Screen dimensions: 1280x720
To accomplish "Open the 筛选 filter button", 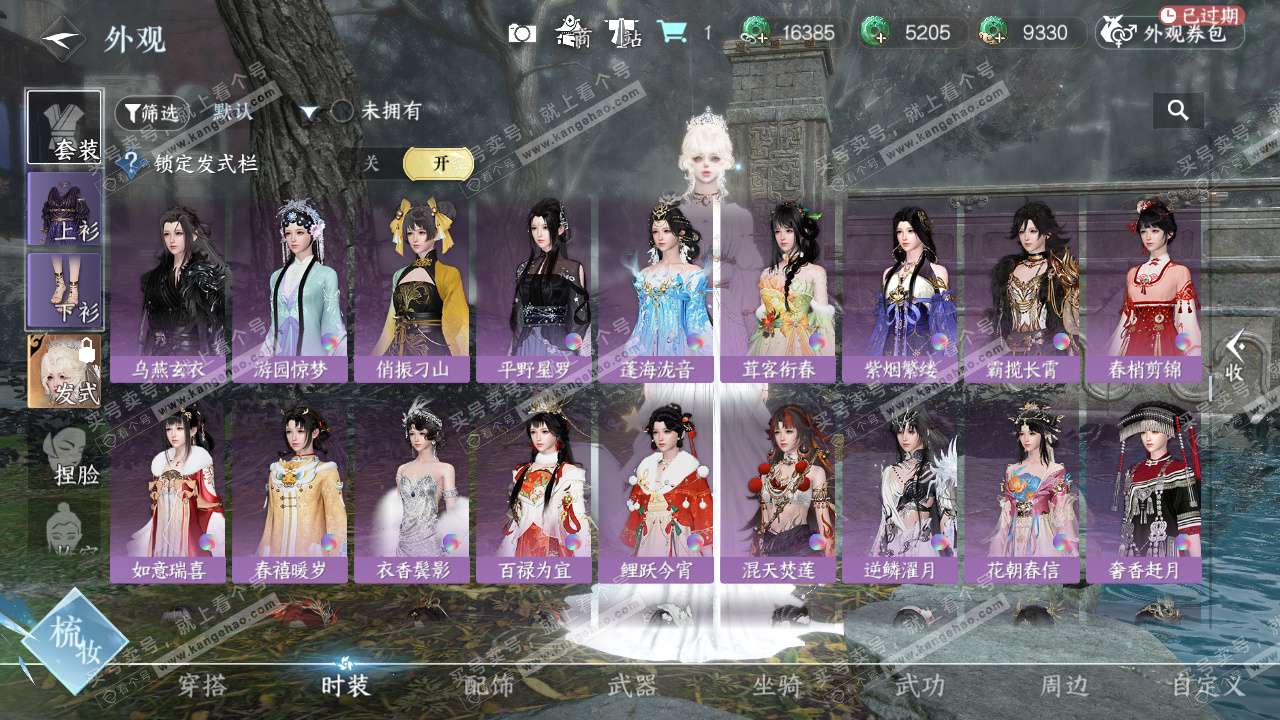I will point(151,113).
